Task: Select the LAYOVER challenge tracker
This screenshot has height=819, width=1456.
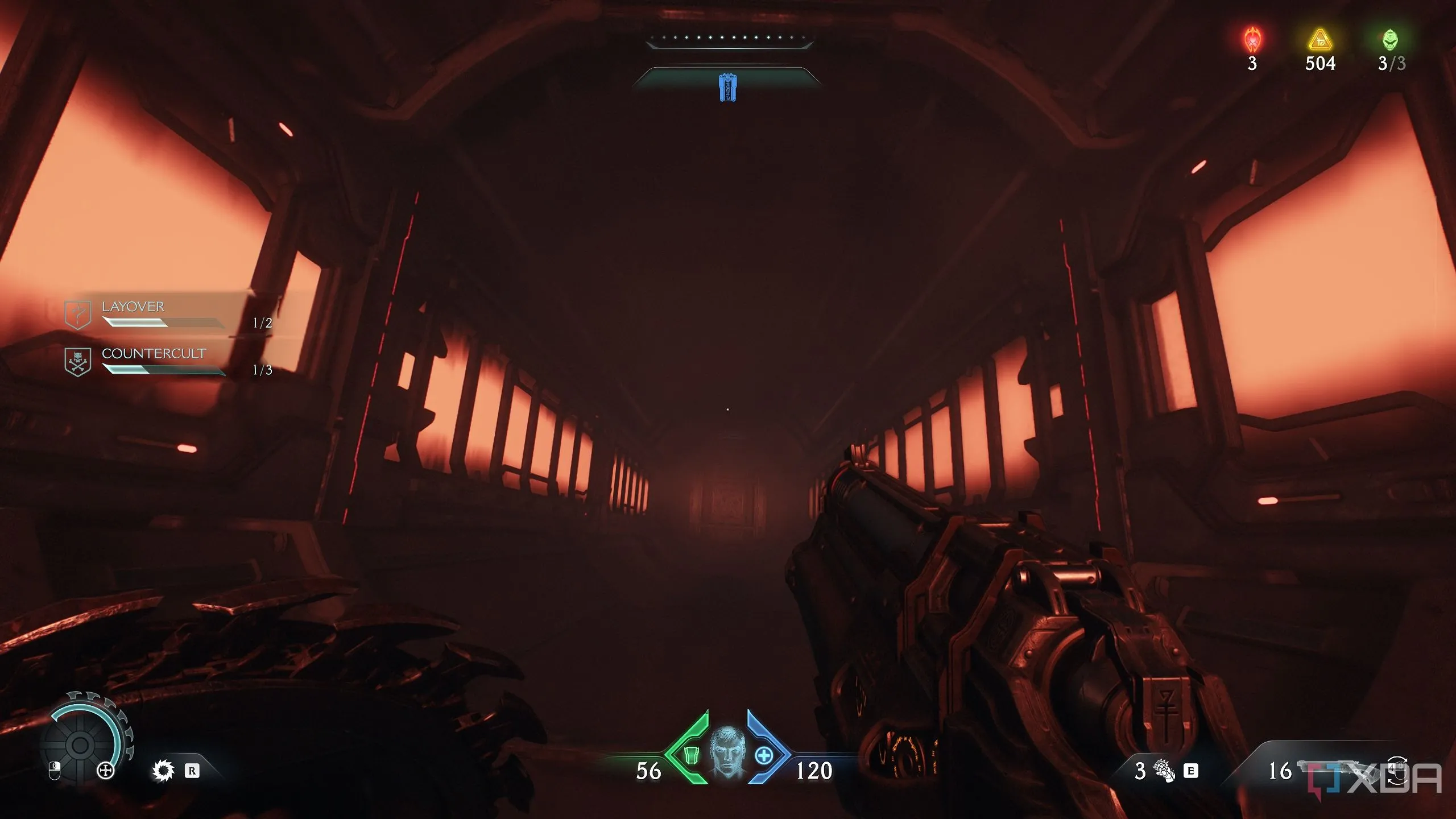Action: click(x=133, y=307)
